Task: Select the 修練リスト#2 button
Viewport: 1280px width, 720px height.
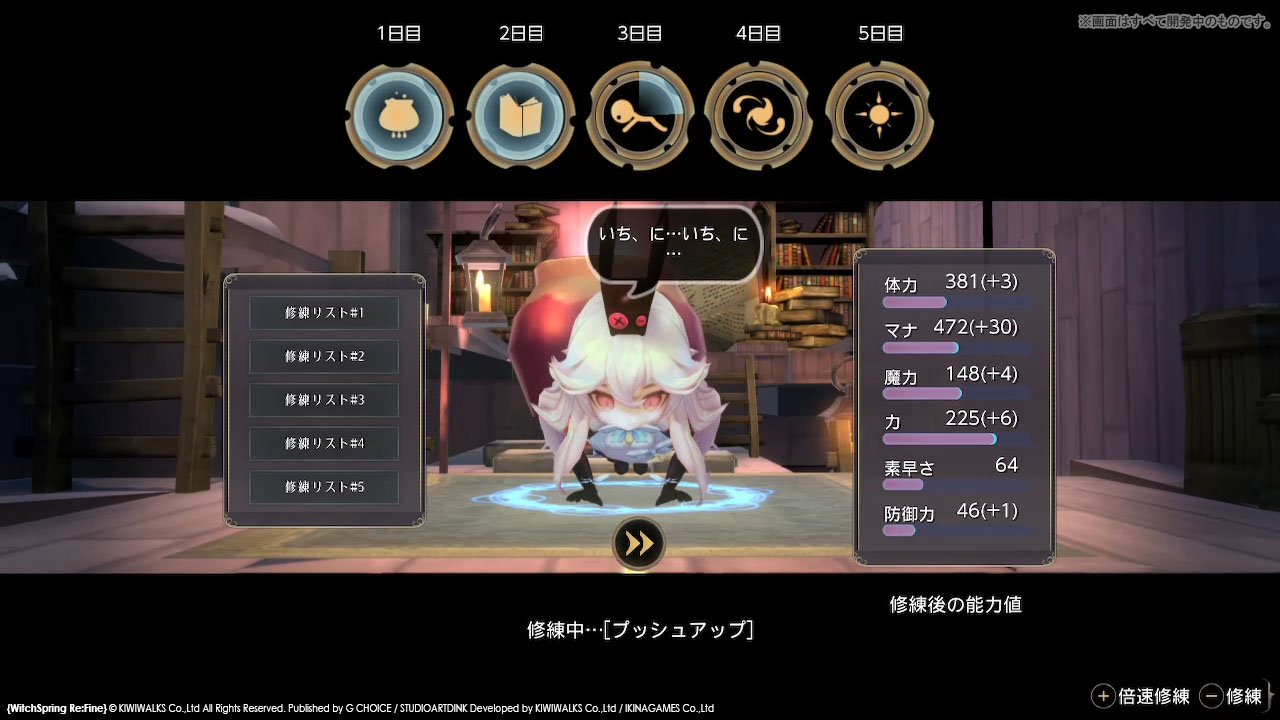Action: coord(323,357)
